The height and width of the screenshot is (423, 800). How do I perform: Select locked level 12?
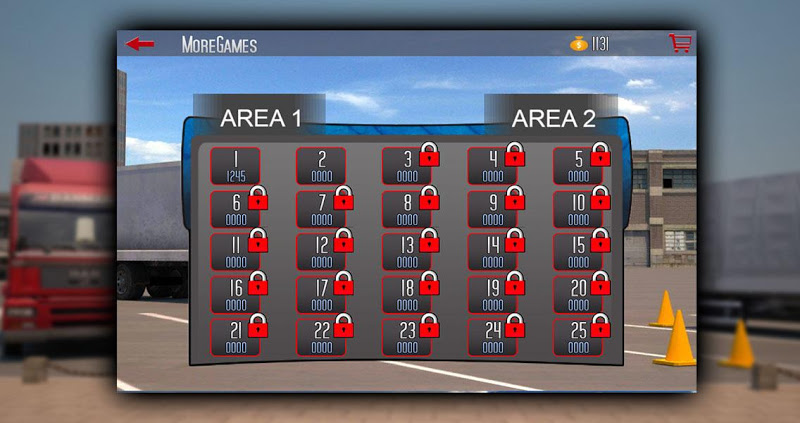[x=321, y=252]
